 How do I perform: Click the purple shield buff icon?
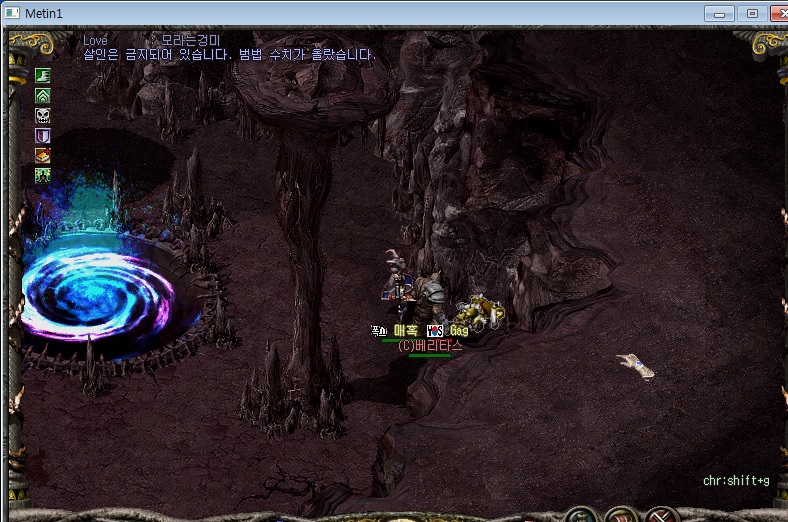click(x=43, y=136)
